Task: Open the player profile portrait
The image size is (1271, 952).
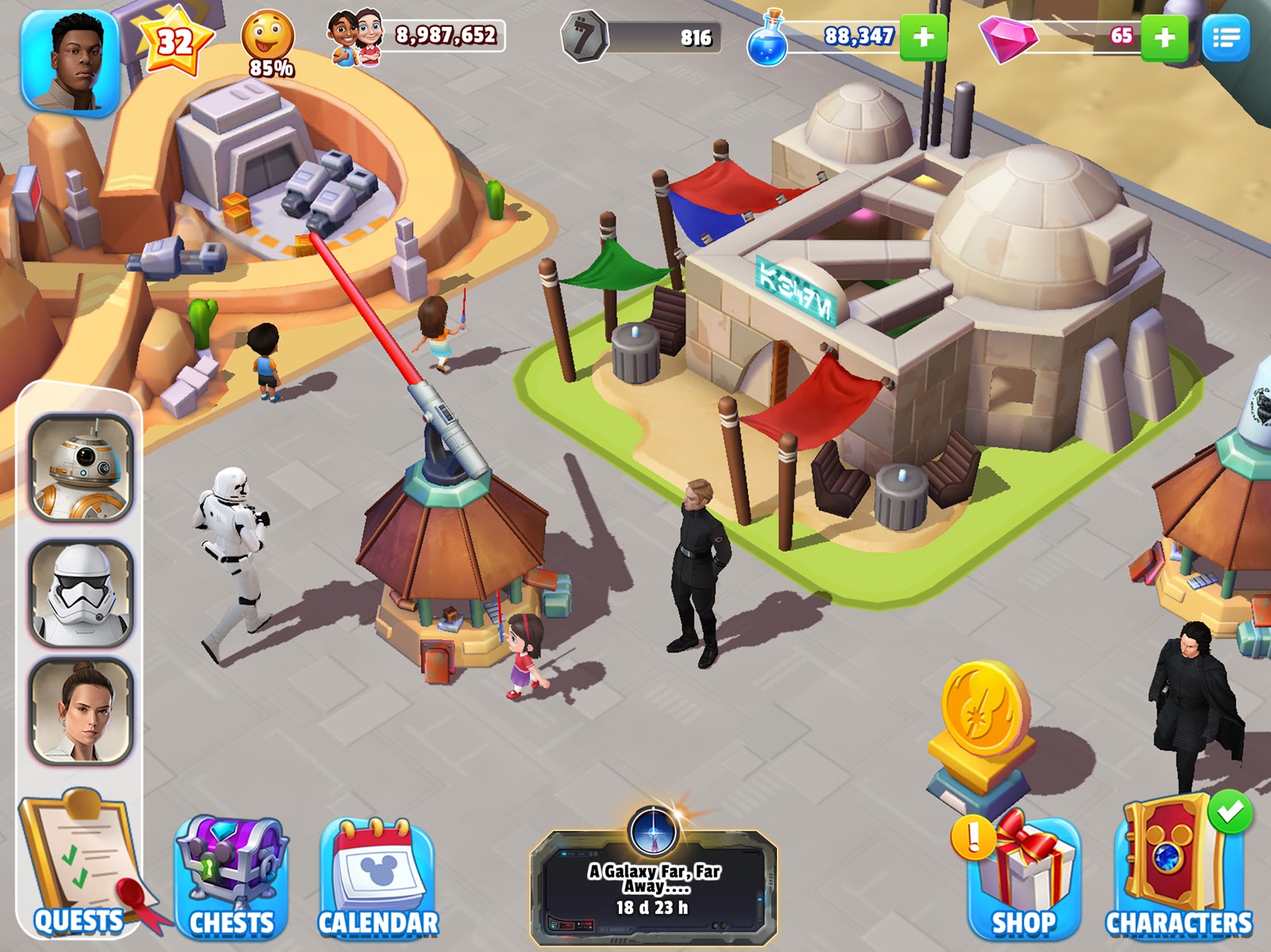Action: pos(71,62)
